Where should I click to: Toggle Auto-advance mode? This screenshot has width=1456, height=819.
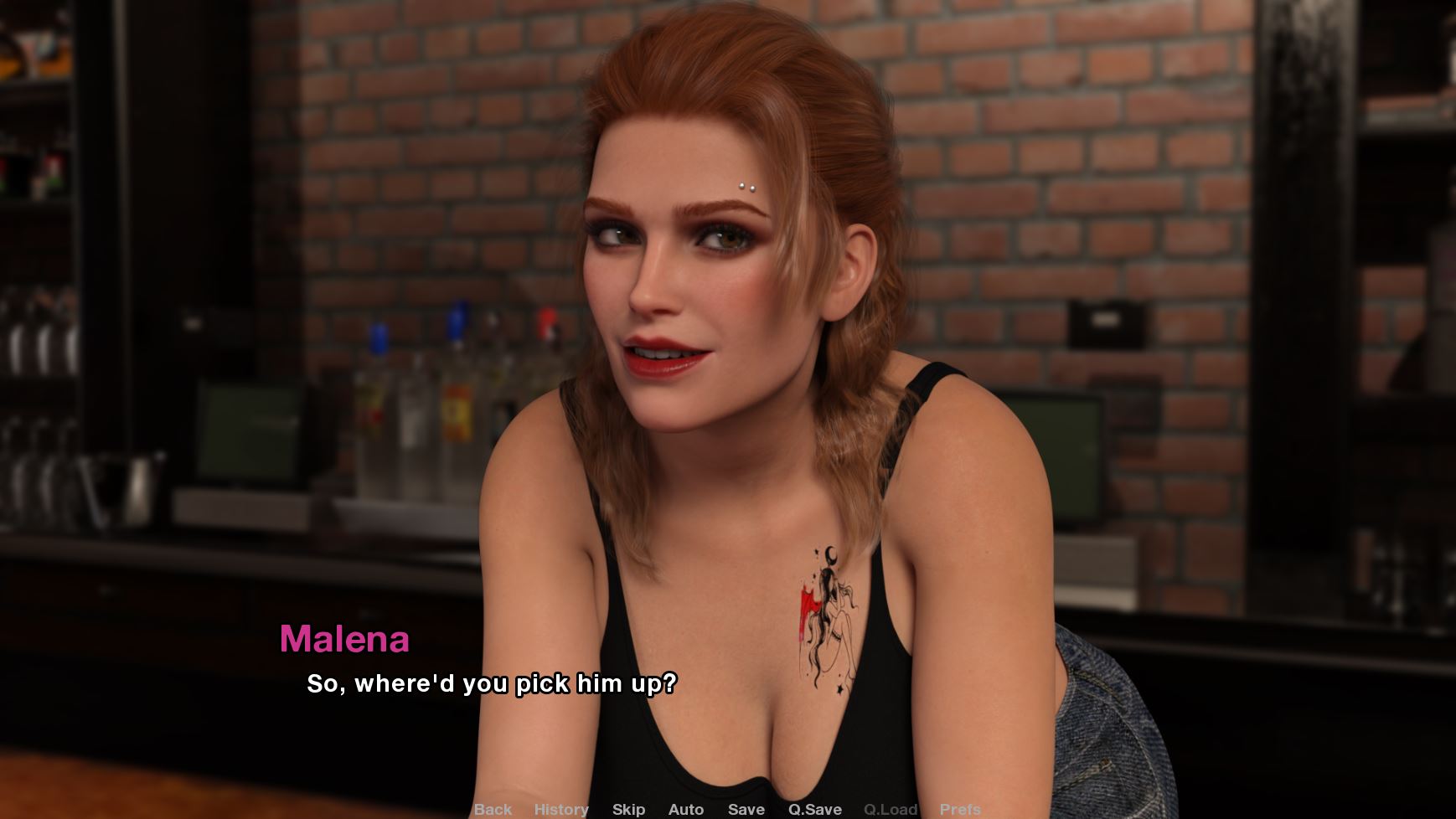(686, 809)
